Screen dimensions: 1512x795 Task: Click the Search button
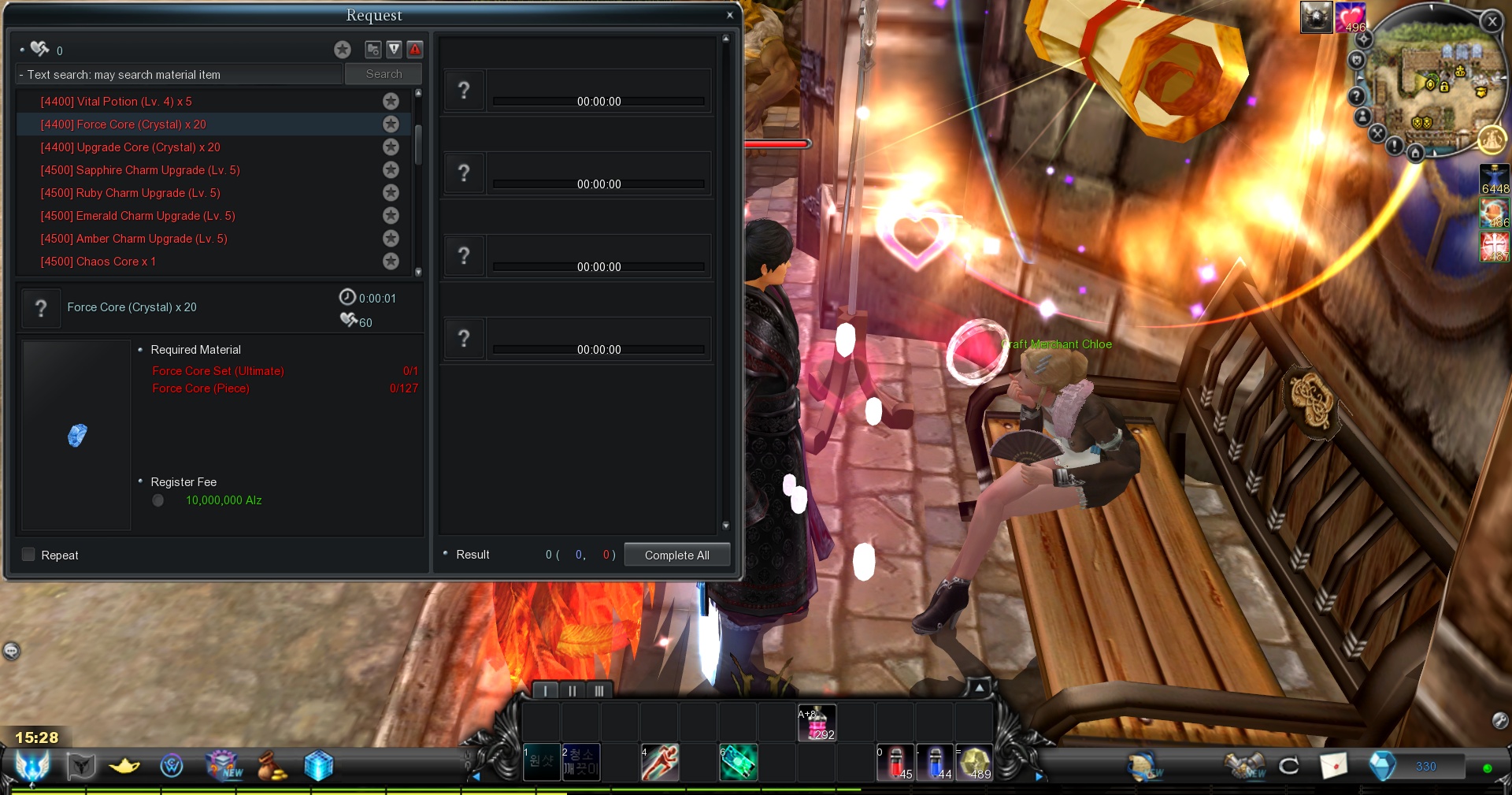point(384,74)
